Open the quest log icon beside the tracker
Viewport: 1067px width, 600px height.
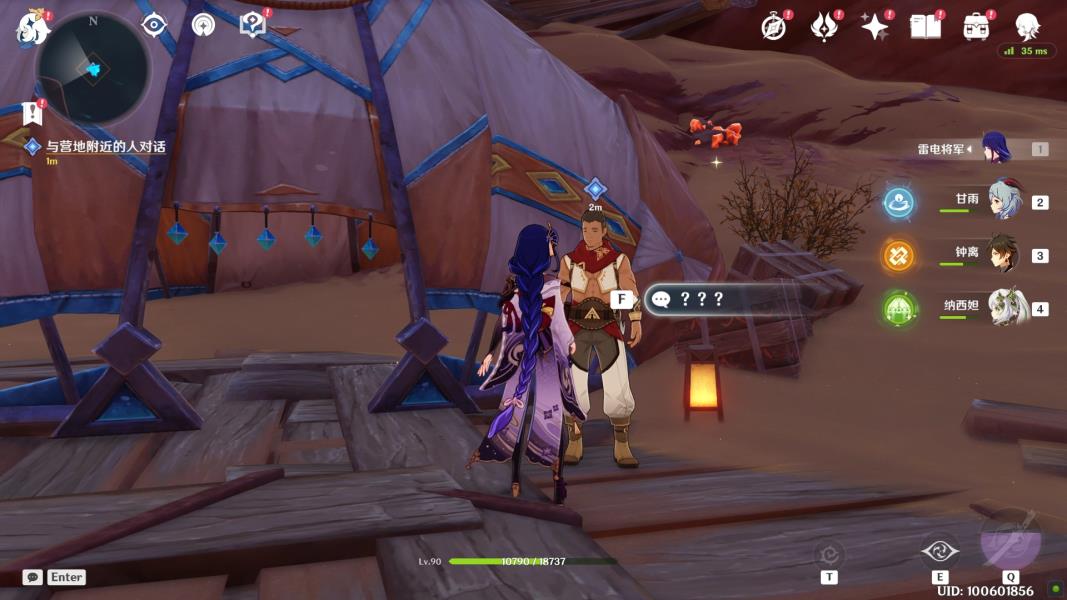(34, 112)
